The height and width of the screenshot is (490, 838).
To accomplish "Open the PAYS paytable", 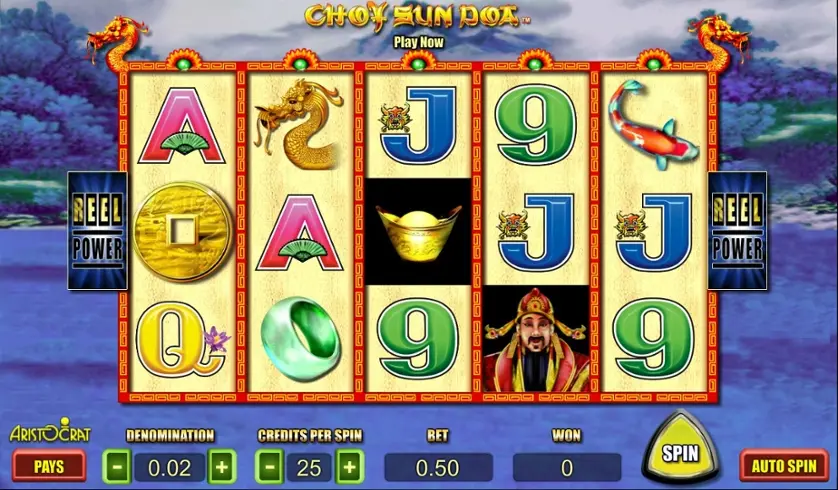I will pos(49,466).
